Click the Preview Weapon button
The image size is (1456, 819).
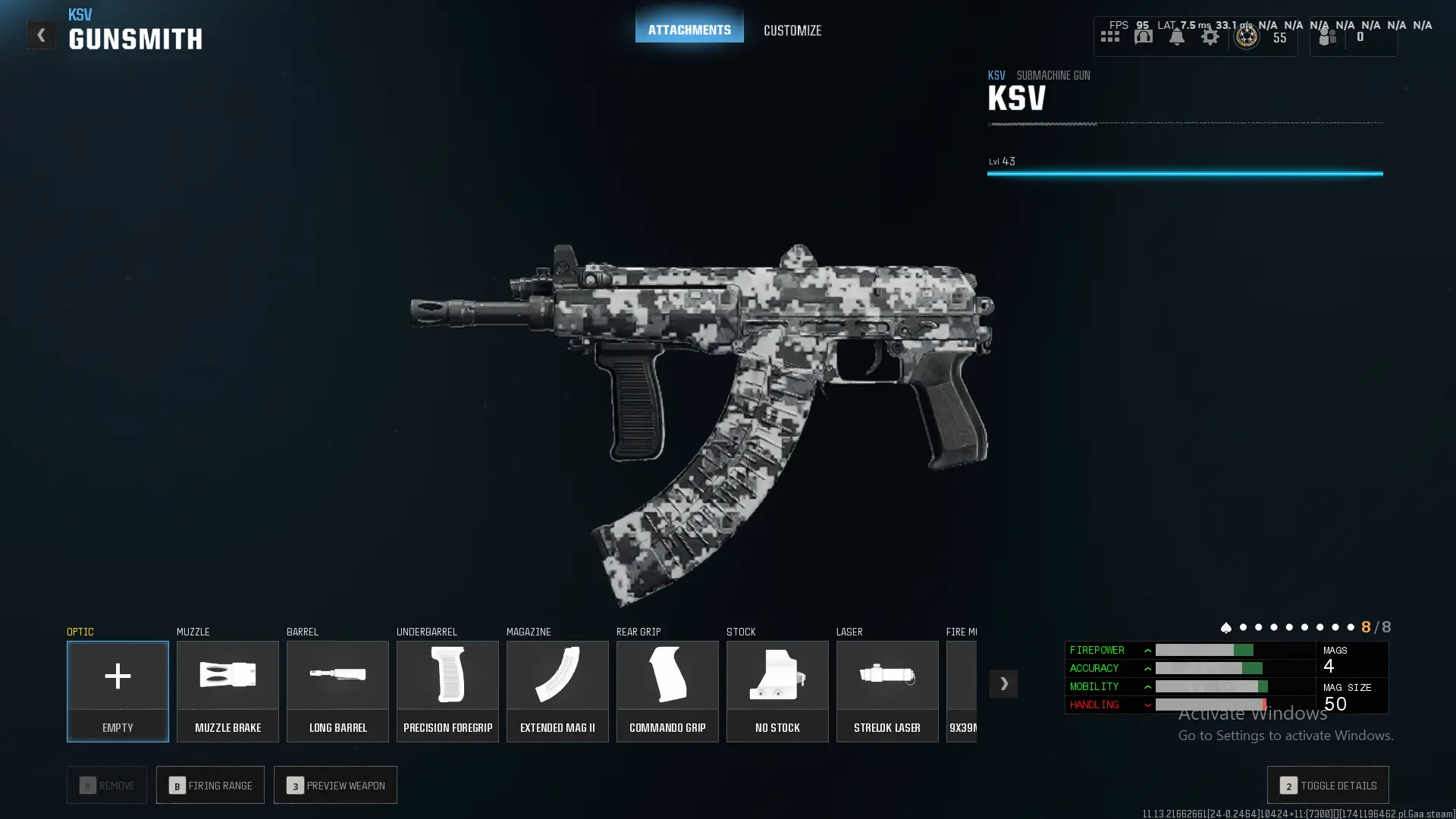point(335,785)
